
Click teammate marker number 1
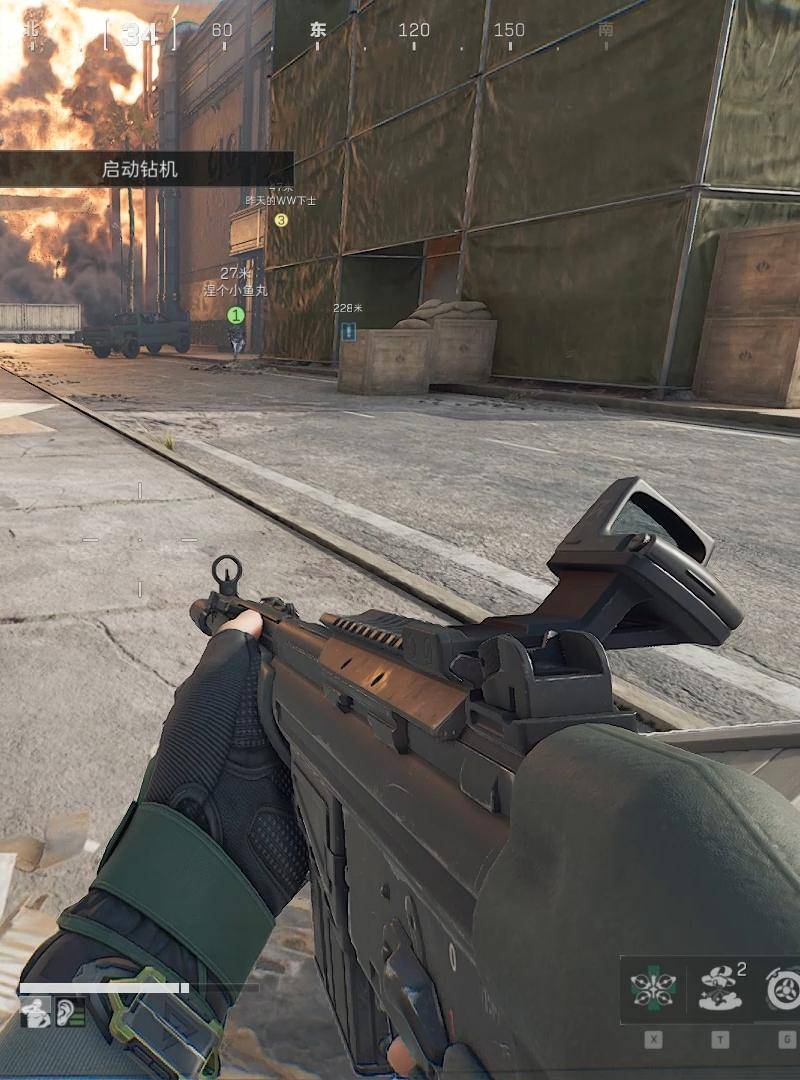coord(236,315)
